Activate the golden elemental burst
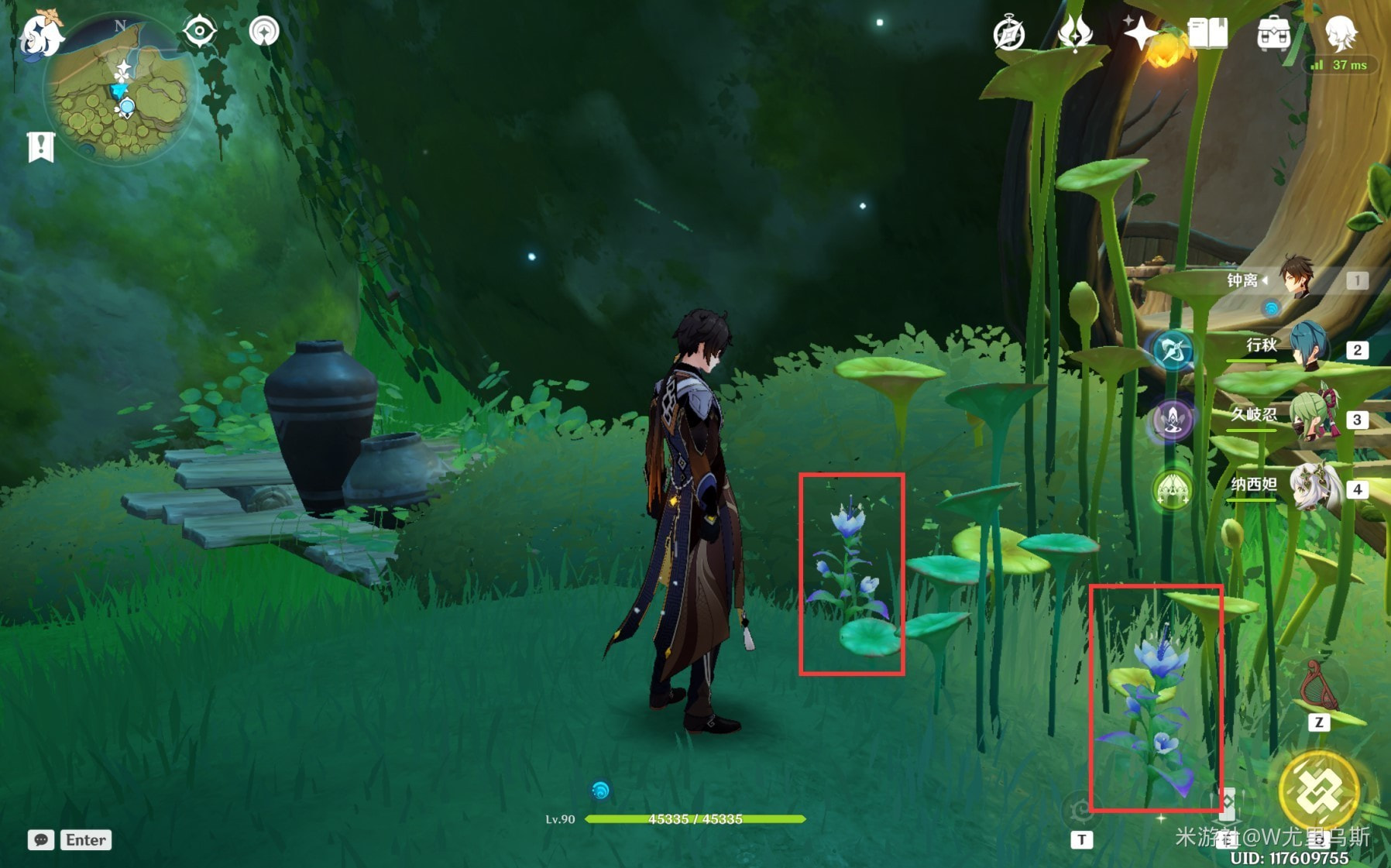 (x=1319, y=791)
